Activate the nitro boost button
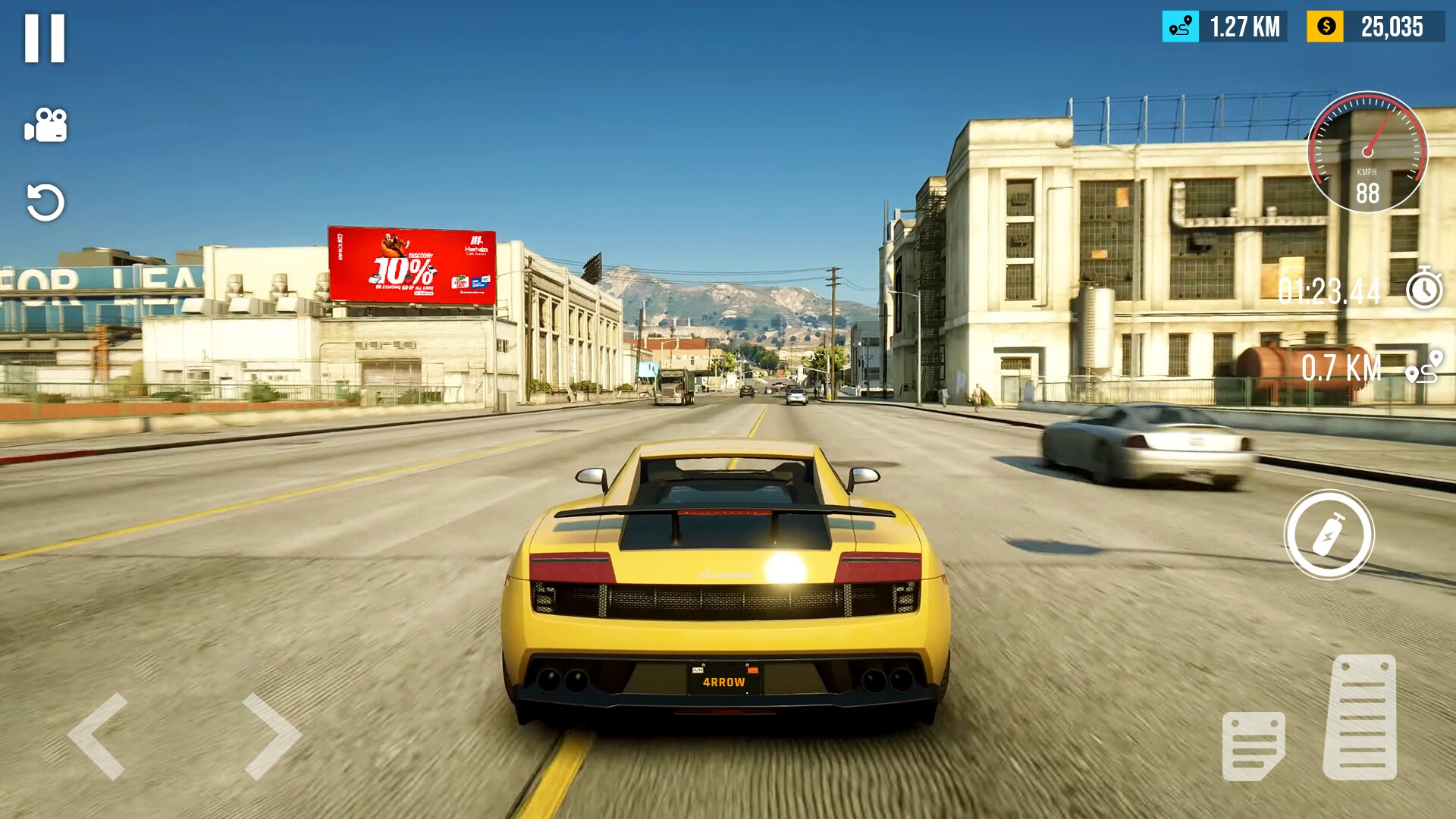1456x819 pixels. 1329,535
